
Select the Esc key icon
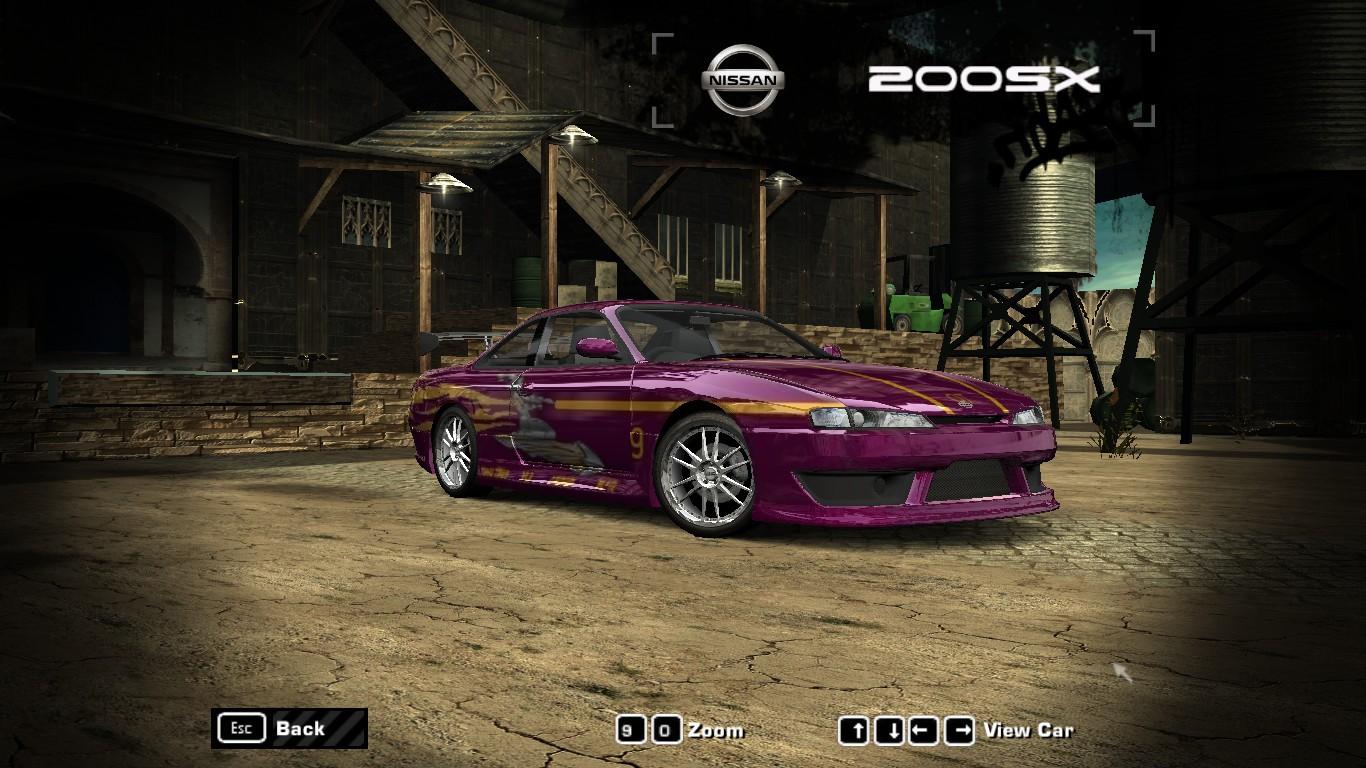pyautogui.click(x=240, y=729)
